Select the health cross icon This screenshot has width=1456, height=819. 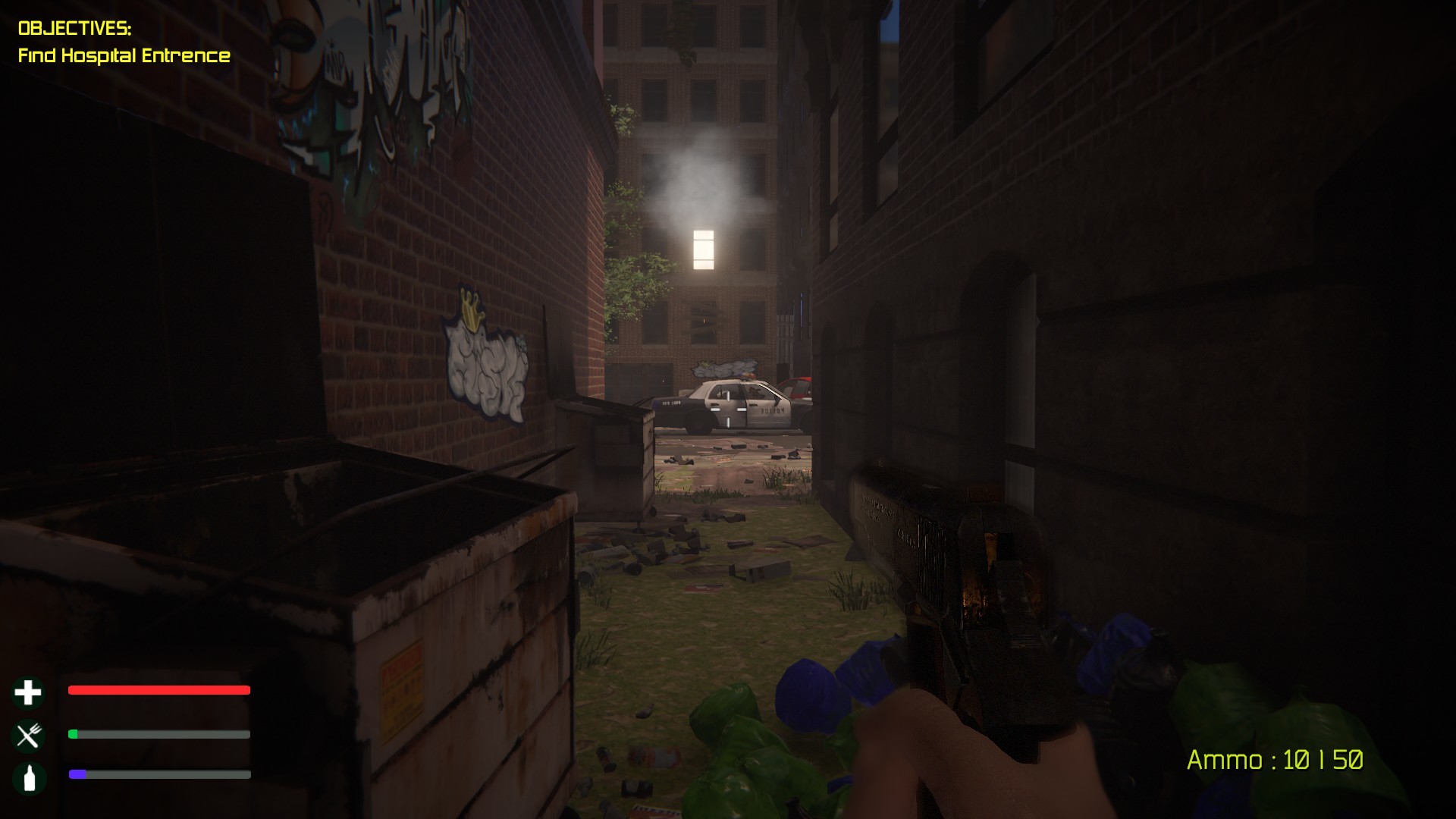27,692
